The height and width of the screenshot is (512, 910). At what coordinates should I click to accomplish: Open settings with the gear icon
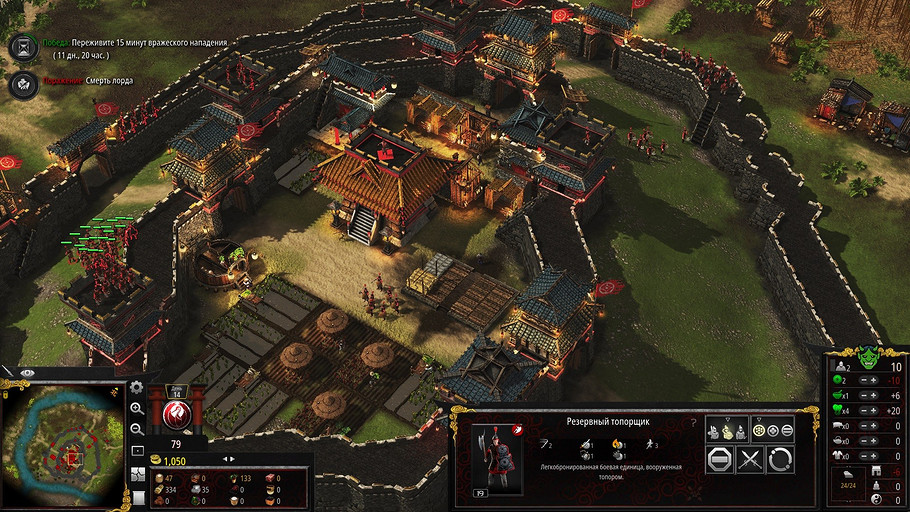(138, 387)
